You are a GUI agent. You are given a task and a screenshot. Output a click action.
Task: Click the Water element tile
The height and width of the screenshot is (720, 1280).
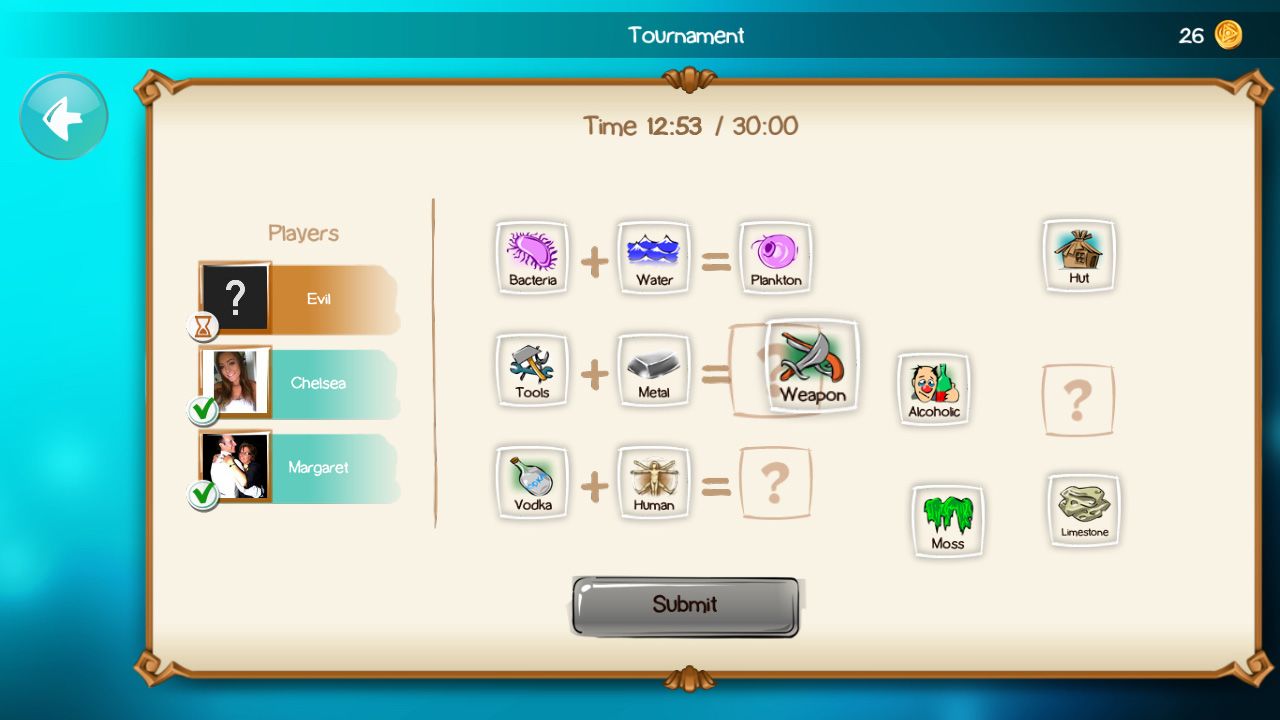pos(654,257)
